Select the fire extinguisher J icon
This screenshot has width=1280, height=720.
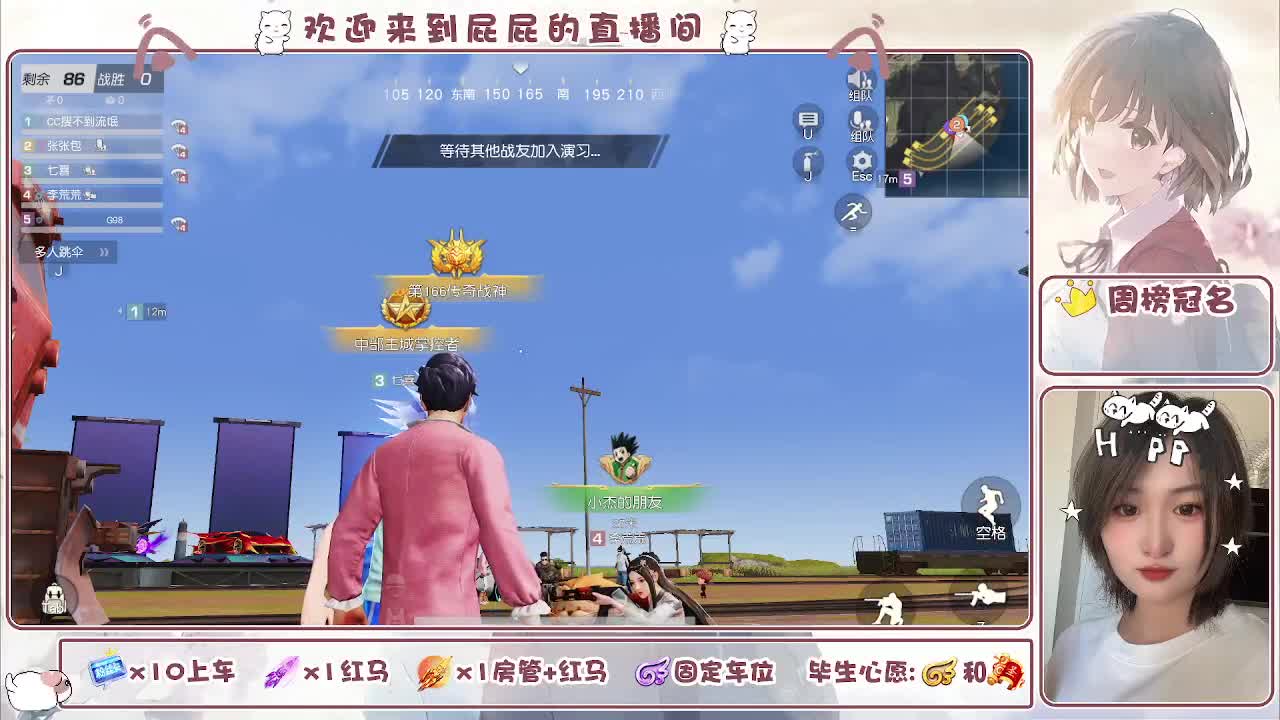808,160
